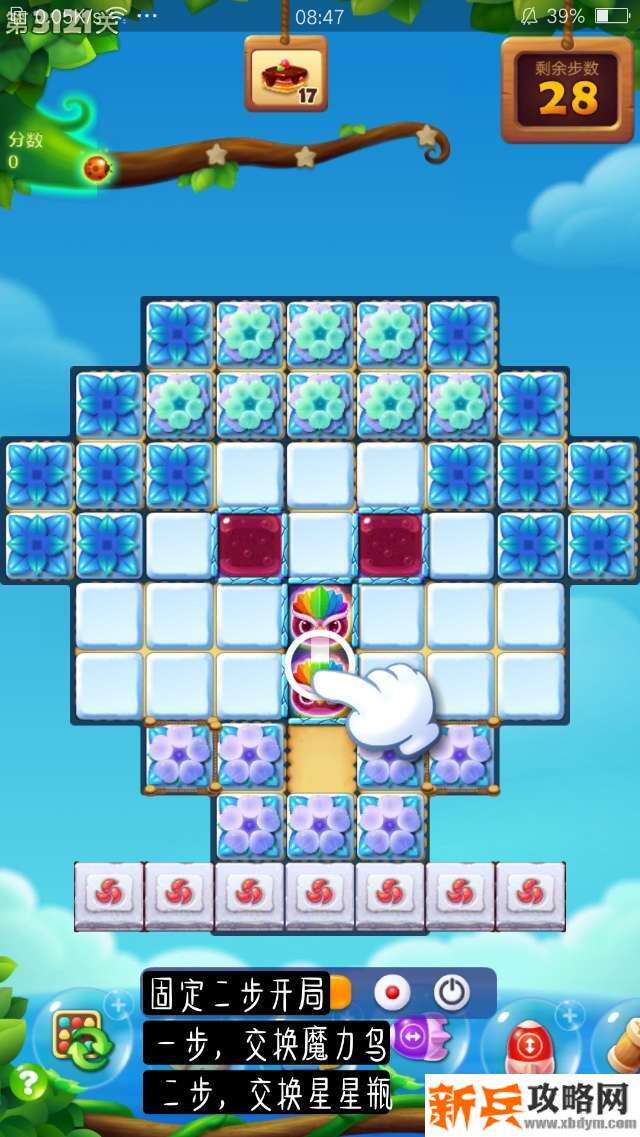Select the rainbow magic bird tile

[320, 614]
